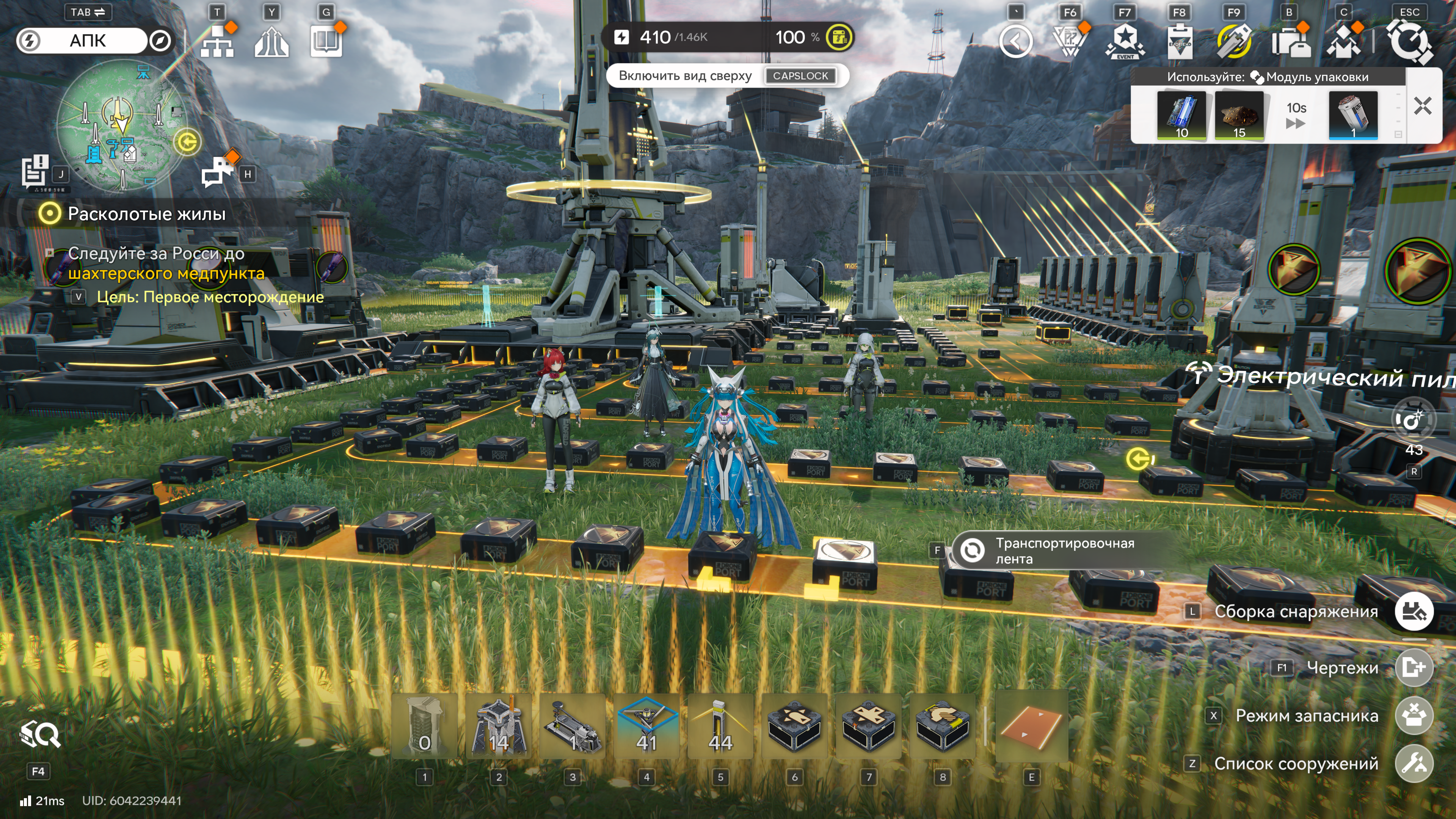
Task: Close the packaging module recipe panel
Action: (1422, 106)
